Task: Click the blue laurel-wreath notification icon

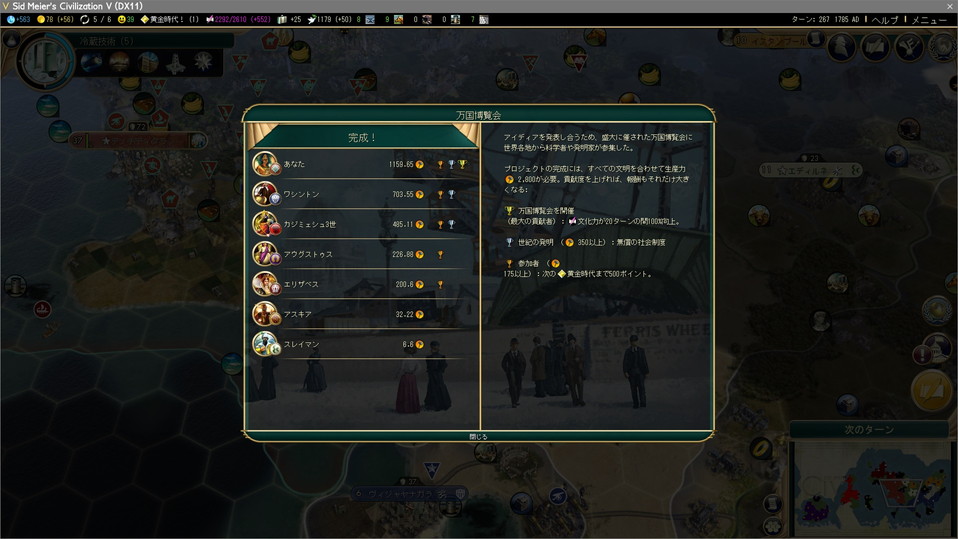Action: [936, 311]
